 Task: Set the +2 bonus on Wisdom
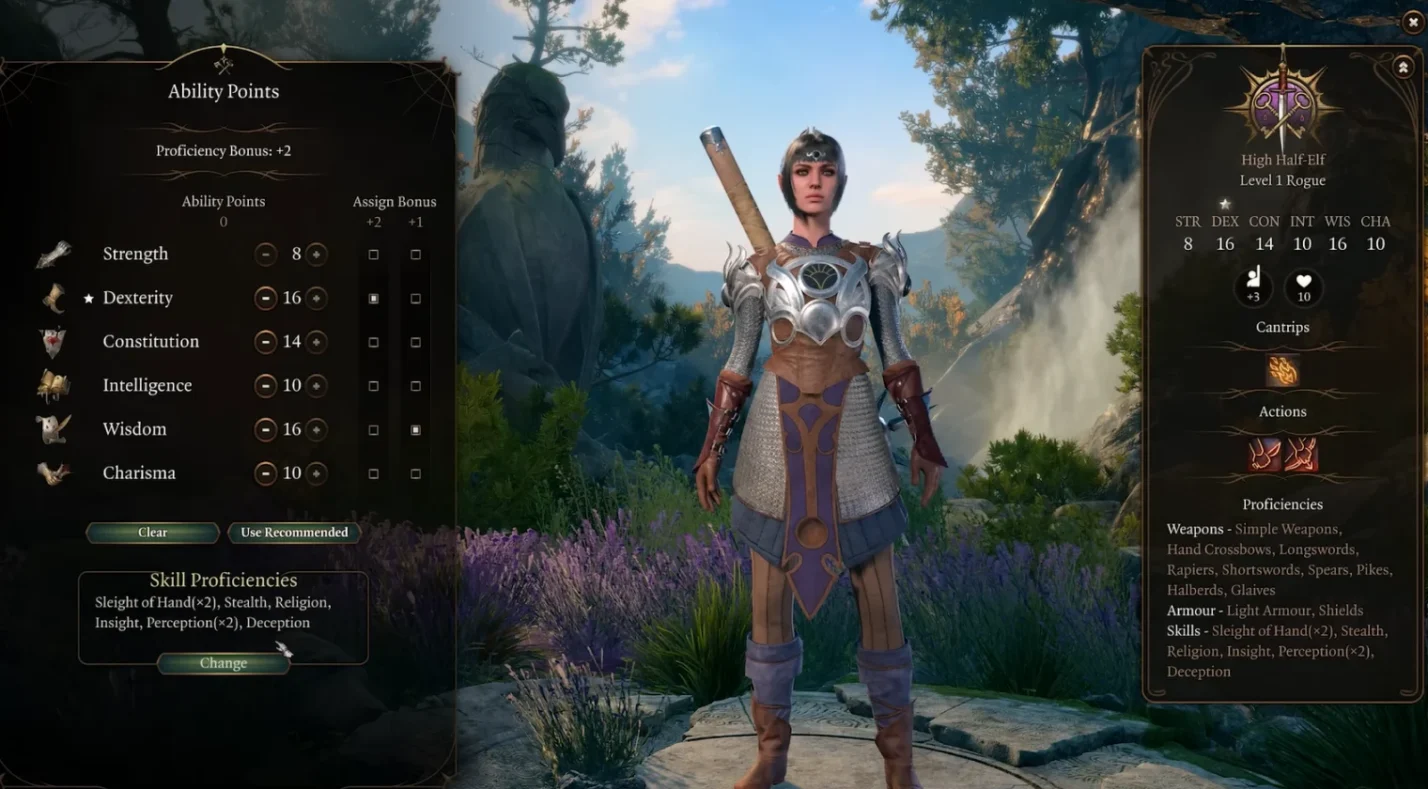click(373, 430)
